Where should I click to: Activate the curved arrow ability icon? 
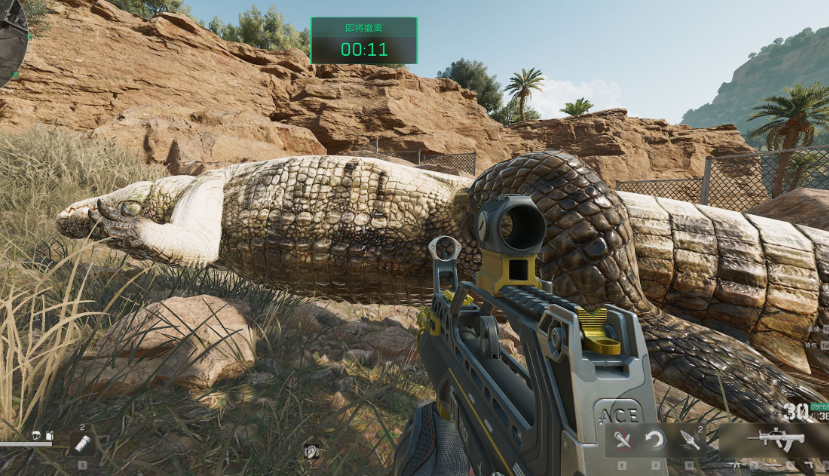click(655, 439)
